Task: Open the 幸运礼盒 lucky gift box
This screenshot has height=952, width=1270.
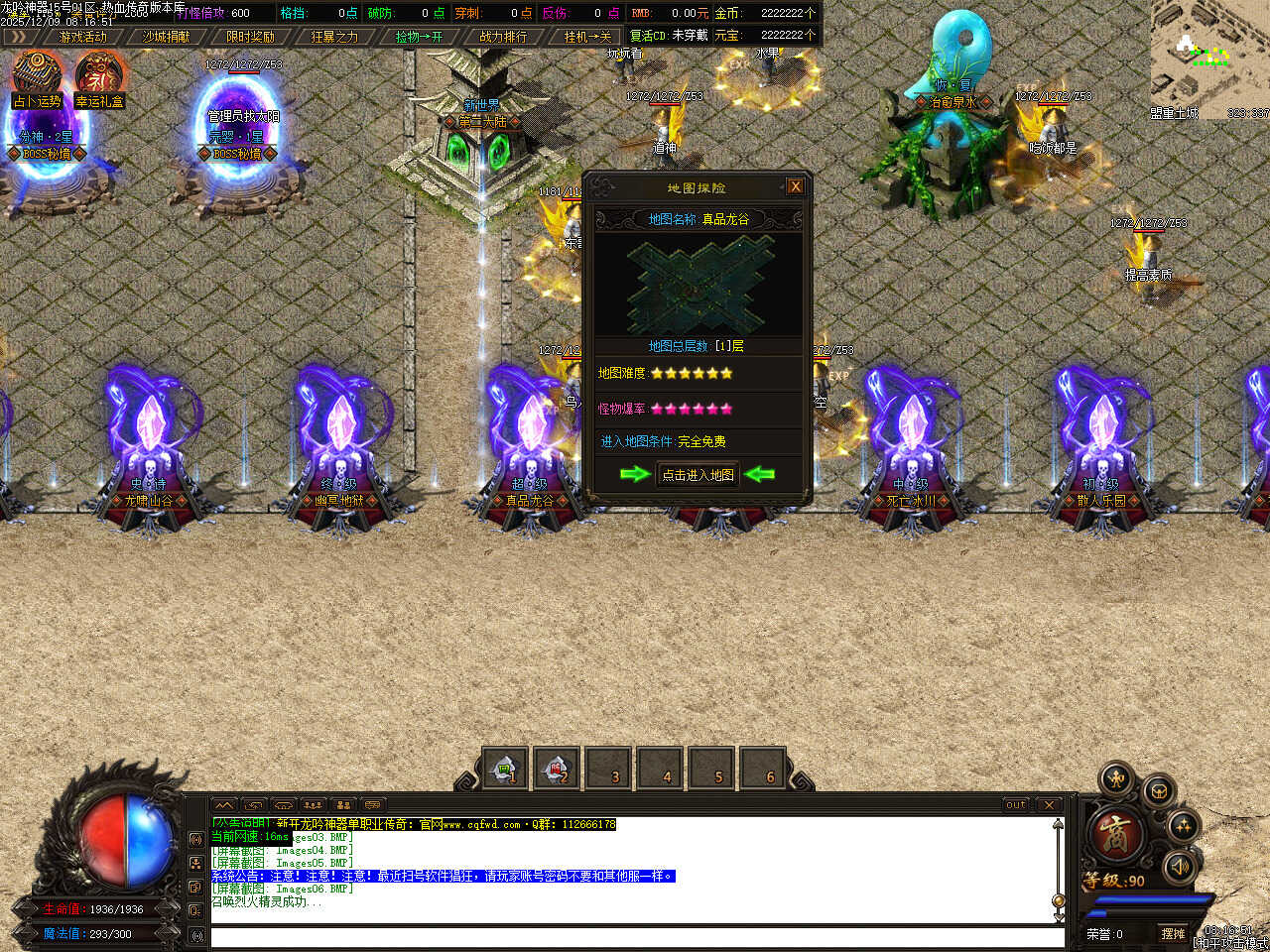Action: point(99,77)
